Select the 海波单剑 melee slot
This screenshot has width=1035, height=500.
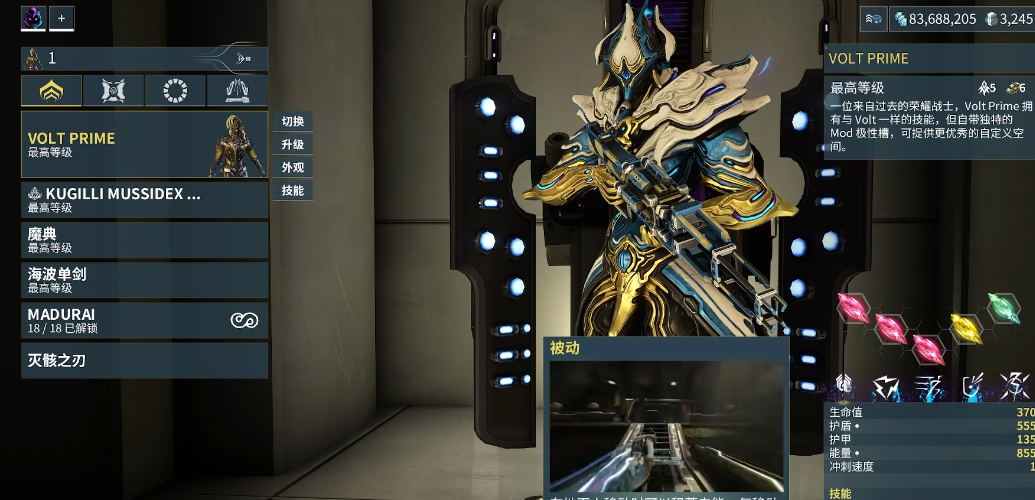[x=144, y=280]
